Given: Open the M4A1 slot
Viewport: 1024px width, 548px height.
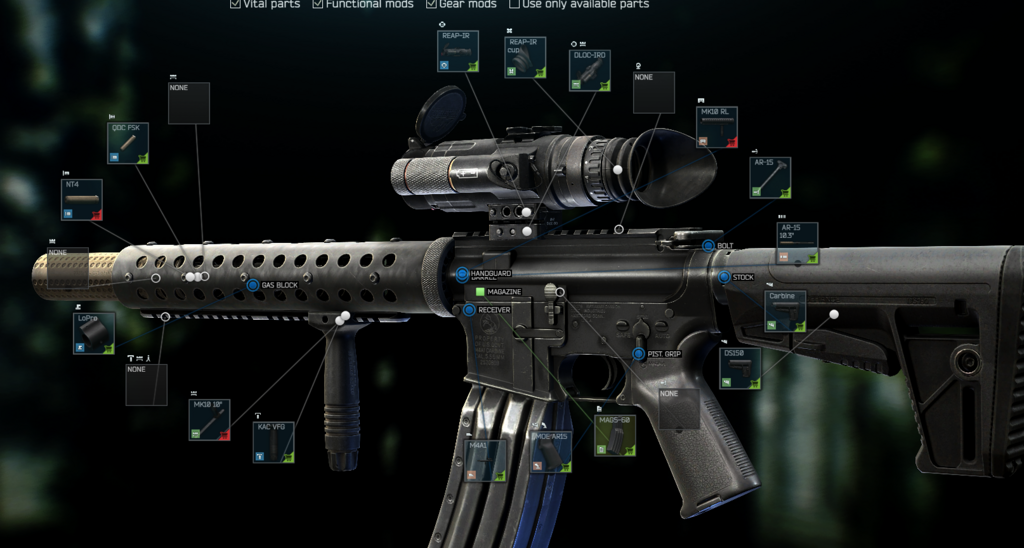Looking at the screenshot, I should [485, 461].
